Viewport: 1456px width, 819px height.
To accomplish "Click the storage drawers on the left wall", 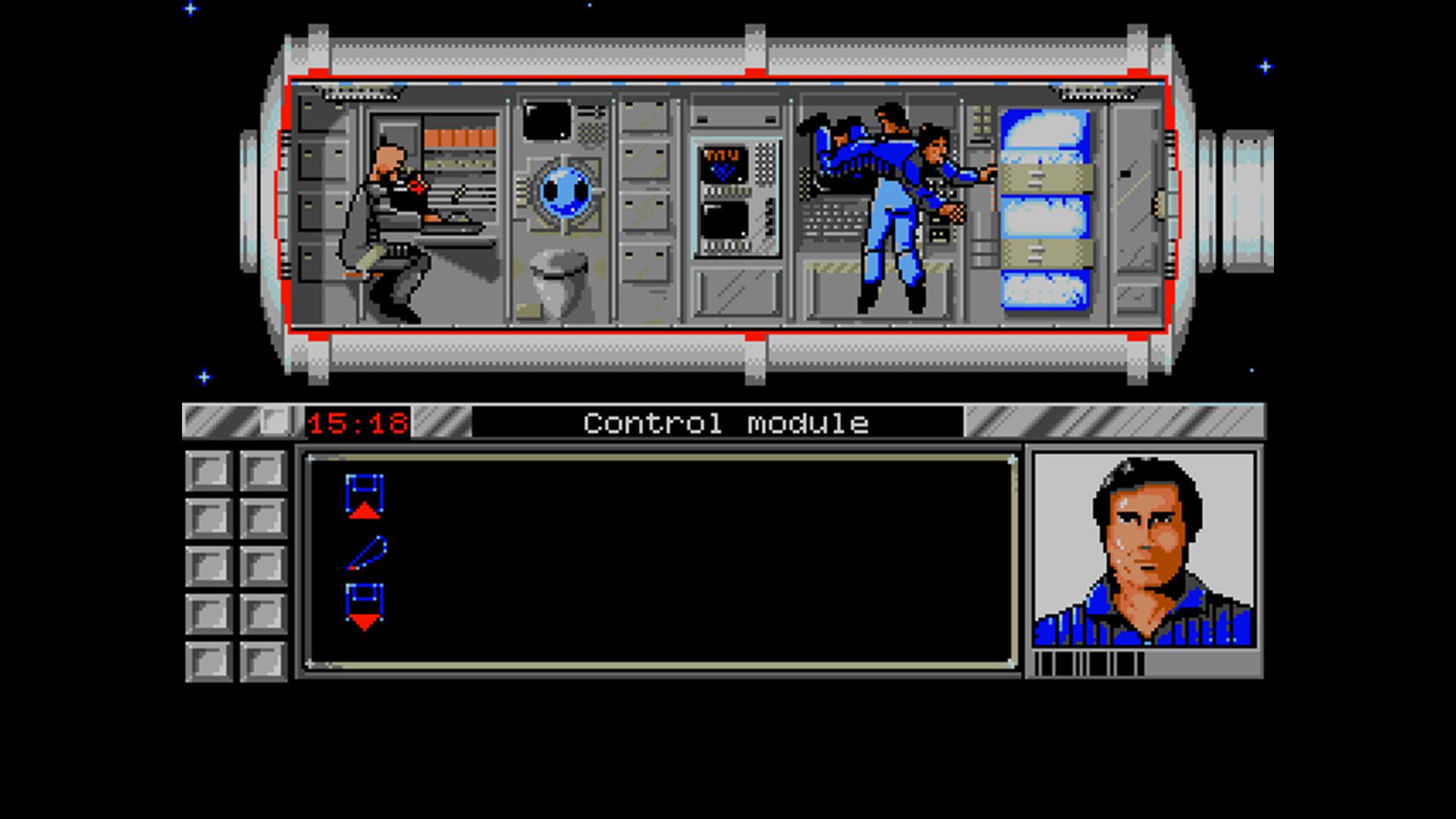I will [318, 190].
